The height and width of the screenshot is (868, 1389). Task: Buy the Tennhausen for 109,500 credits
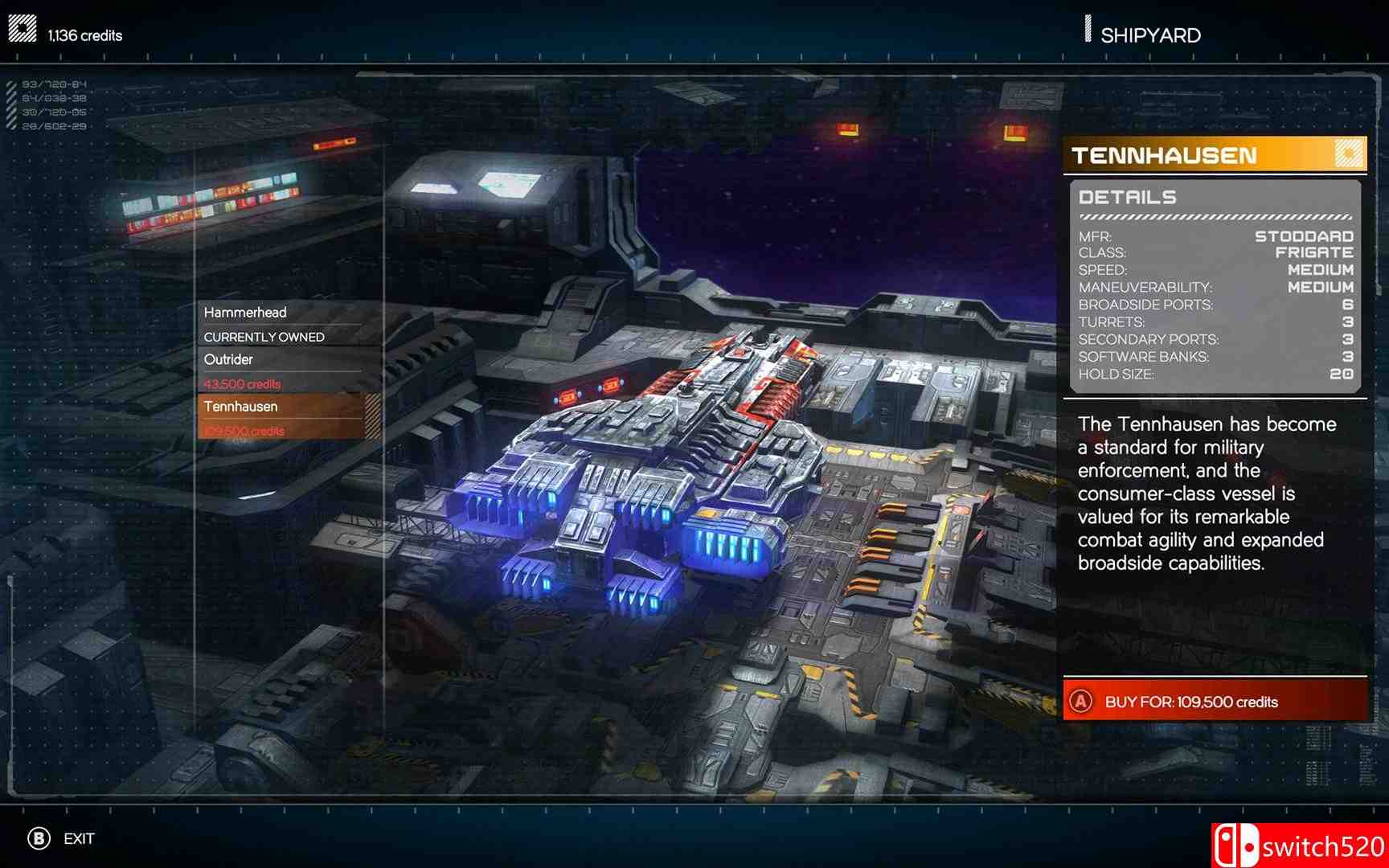tap(1214, 702)
